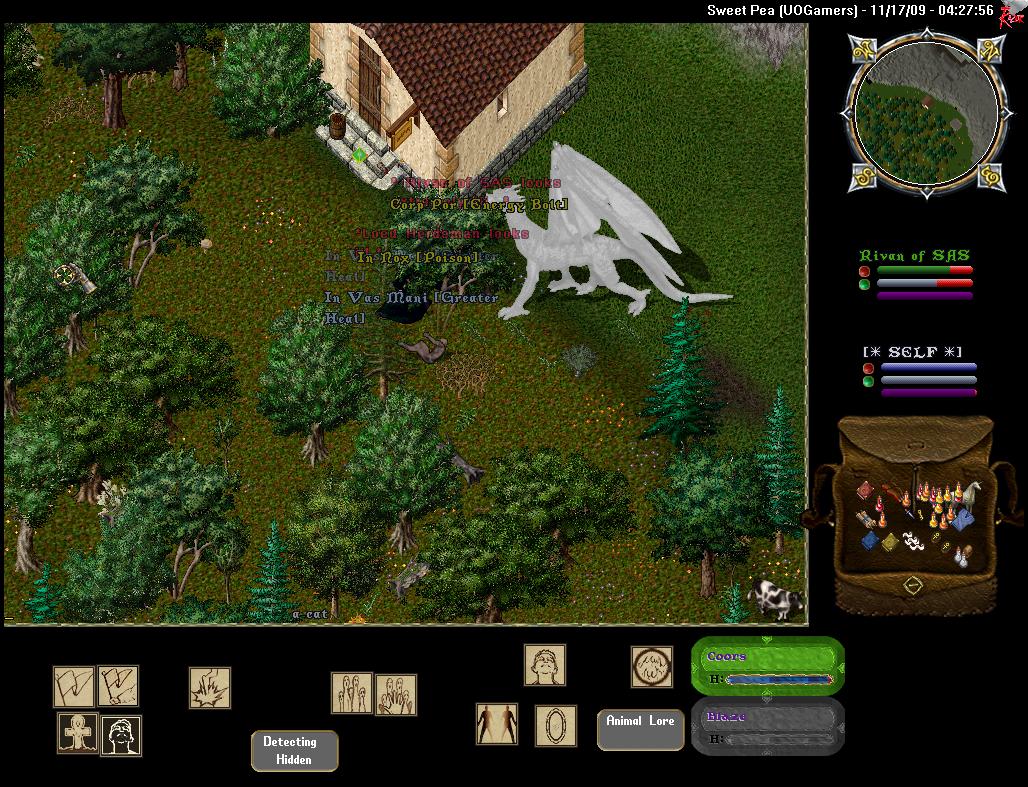Click the red Razor logo in corner
Viewport: 1028px width, 787px height.
coord(1012,11)
